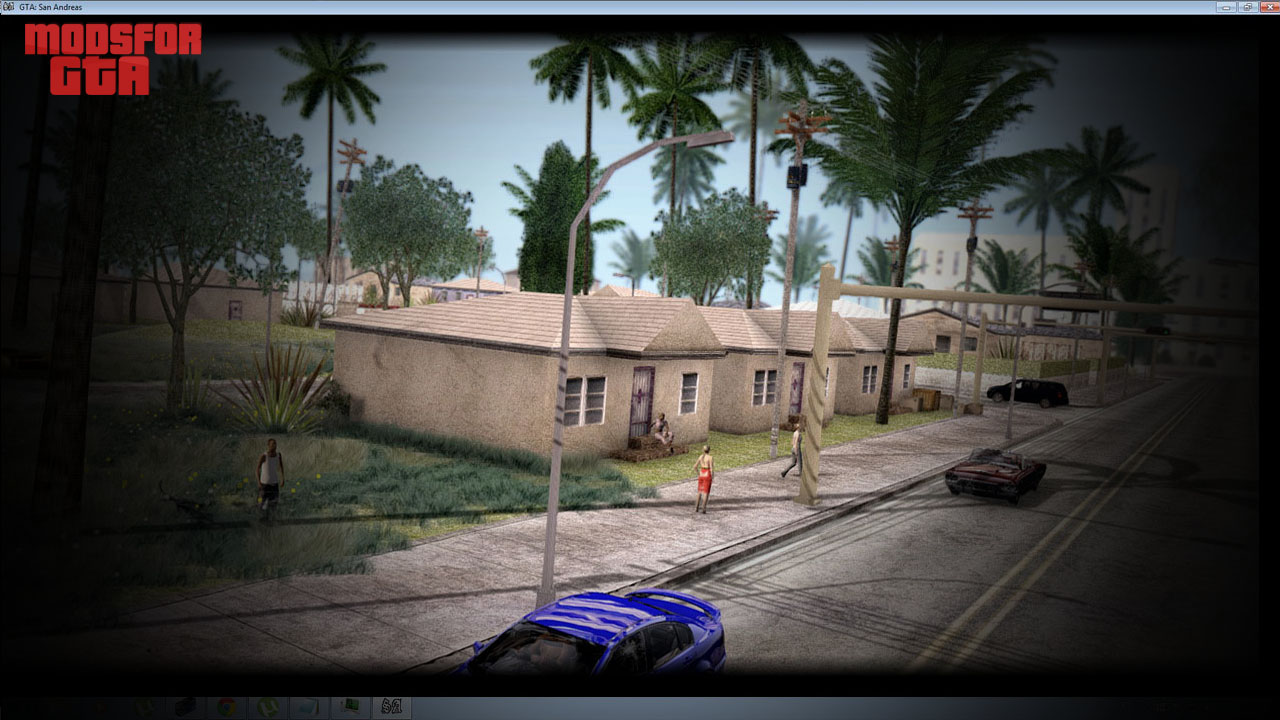Image resolution: width=1280 pixels, height=720 pixels.
Task: Click the black recorder icon on the taskbar
Action: coord(185,706)
